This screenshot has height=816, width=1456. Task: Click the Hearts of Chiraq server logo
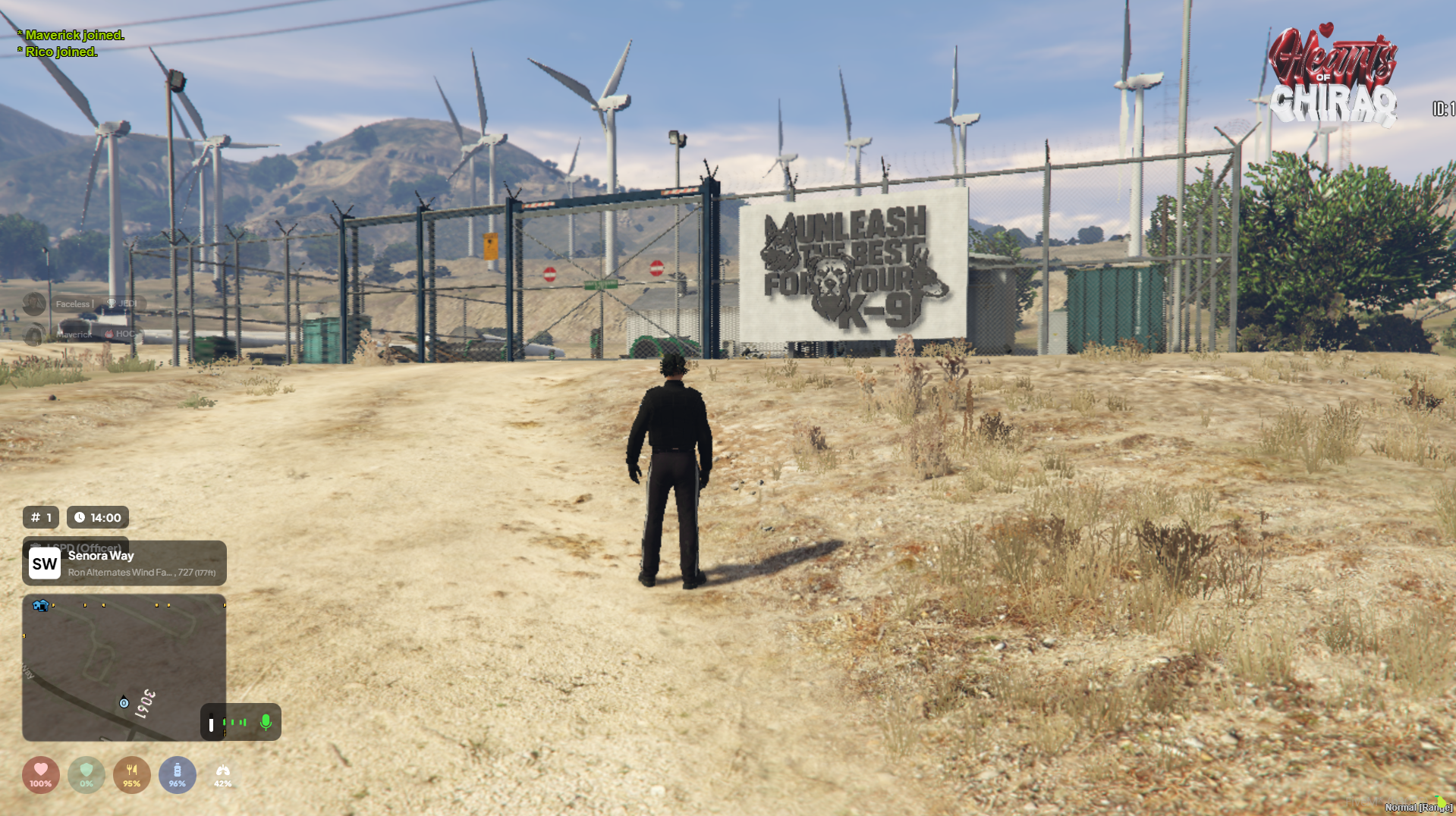pos(1333,76)
